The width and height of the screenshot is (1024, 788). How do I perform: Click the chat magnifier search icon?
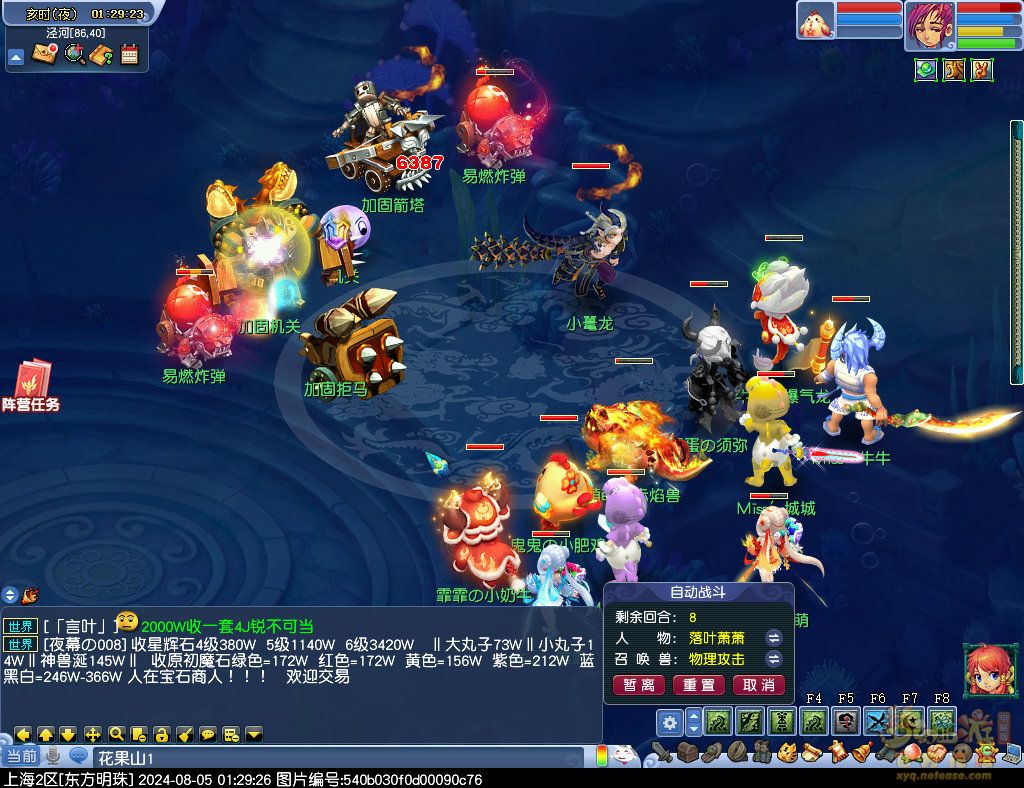point(116,734)
